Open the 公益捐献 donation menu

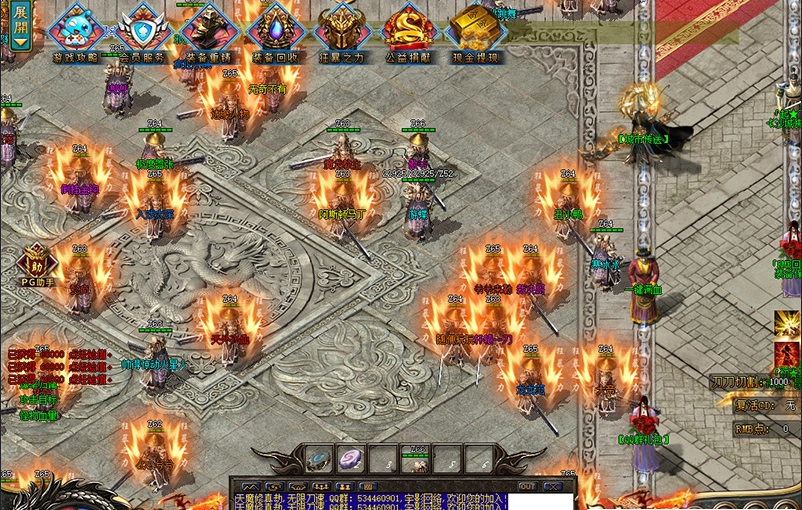tap(409, 30)
